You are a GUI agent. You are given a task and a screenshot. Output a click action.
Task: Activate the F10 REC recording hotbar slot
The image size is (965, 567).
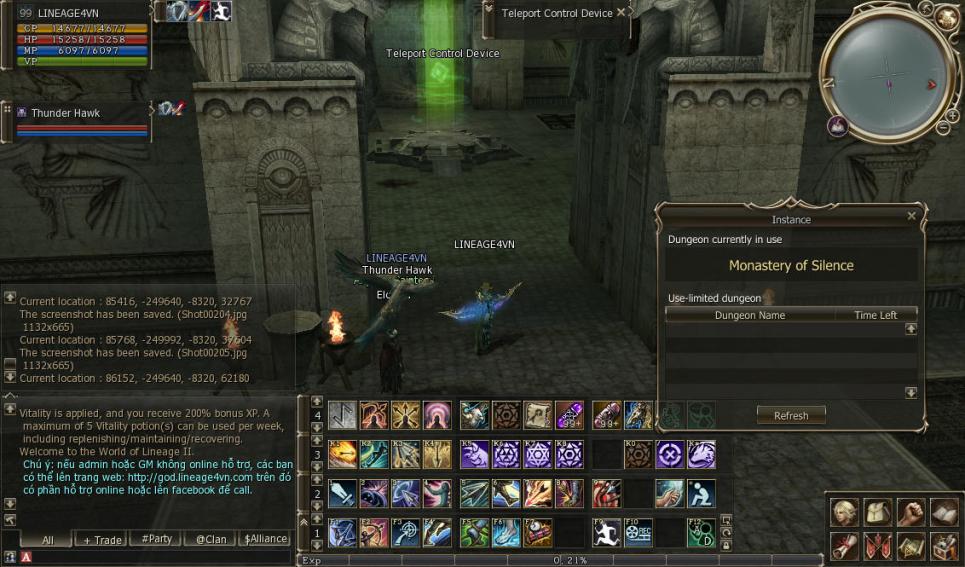click(x=638, y=533)
